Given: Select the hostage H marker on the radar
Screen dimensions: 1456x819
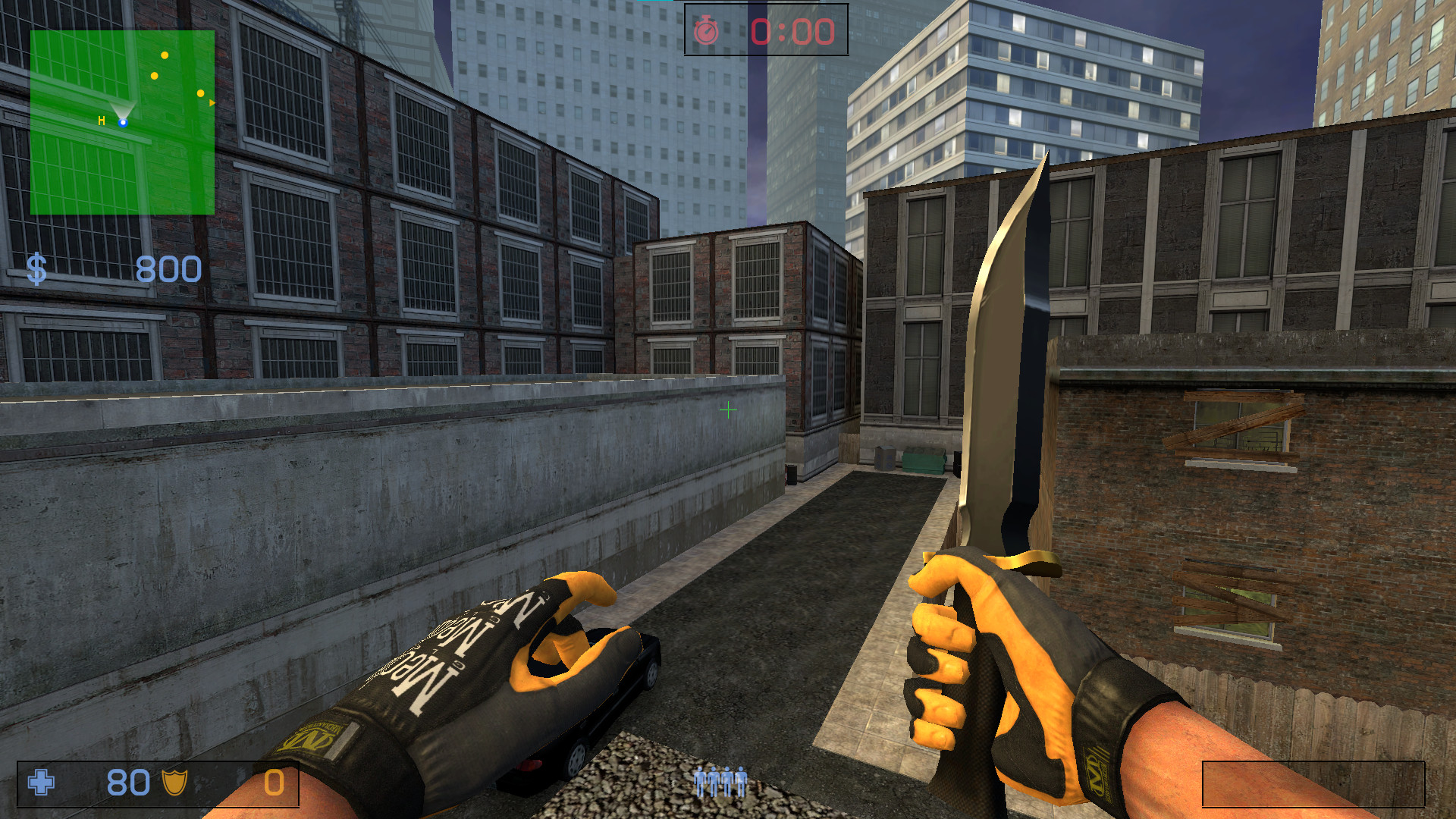Looking at the screenshot, I should (102, 121).
